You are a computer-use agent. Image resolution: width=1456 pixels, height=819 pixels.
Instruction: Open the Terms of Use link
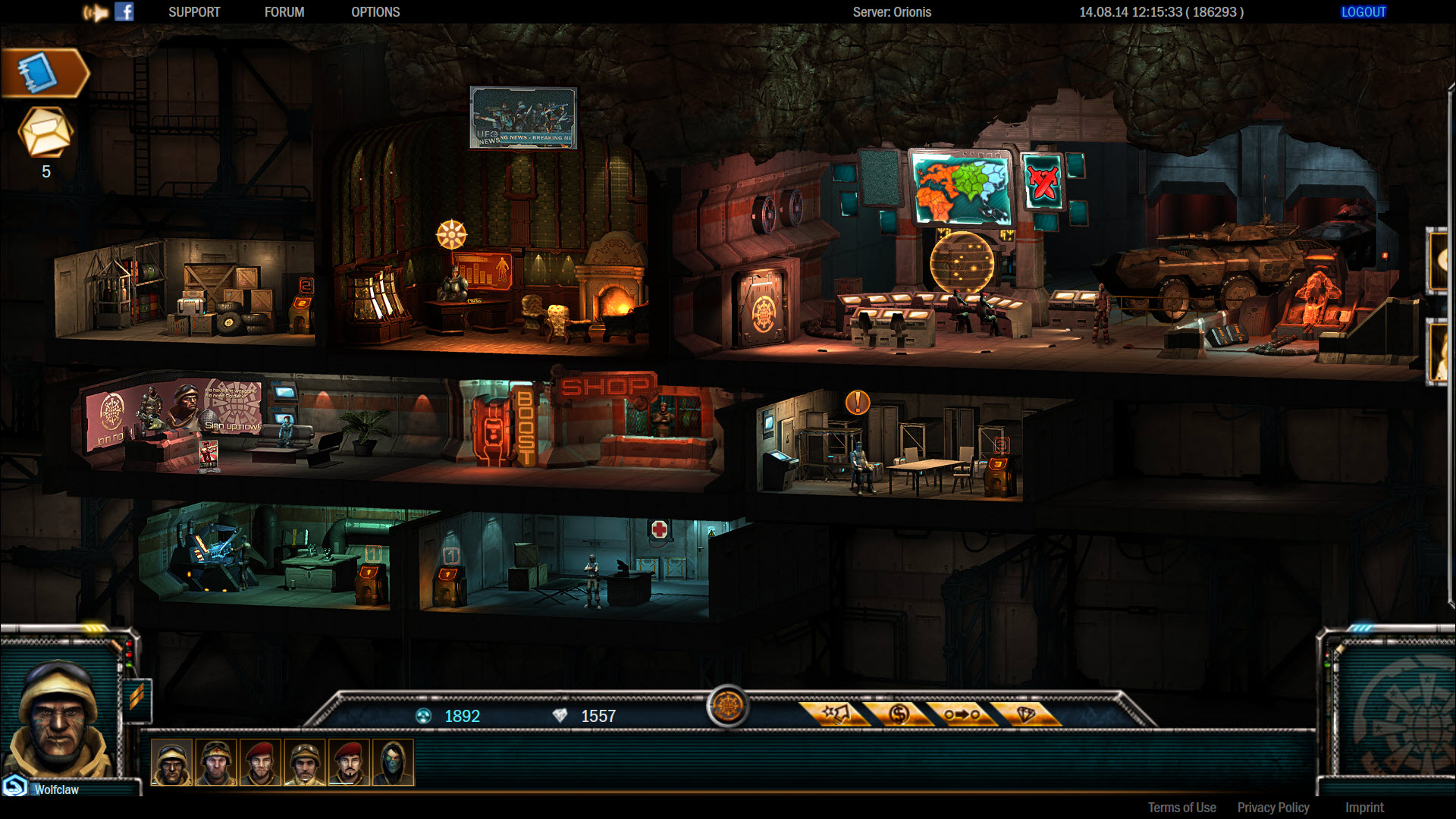point(1181,808)
